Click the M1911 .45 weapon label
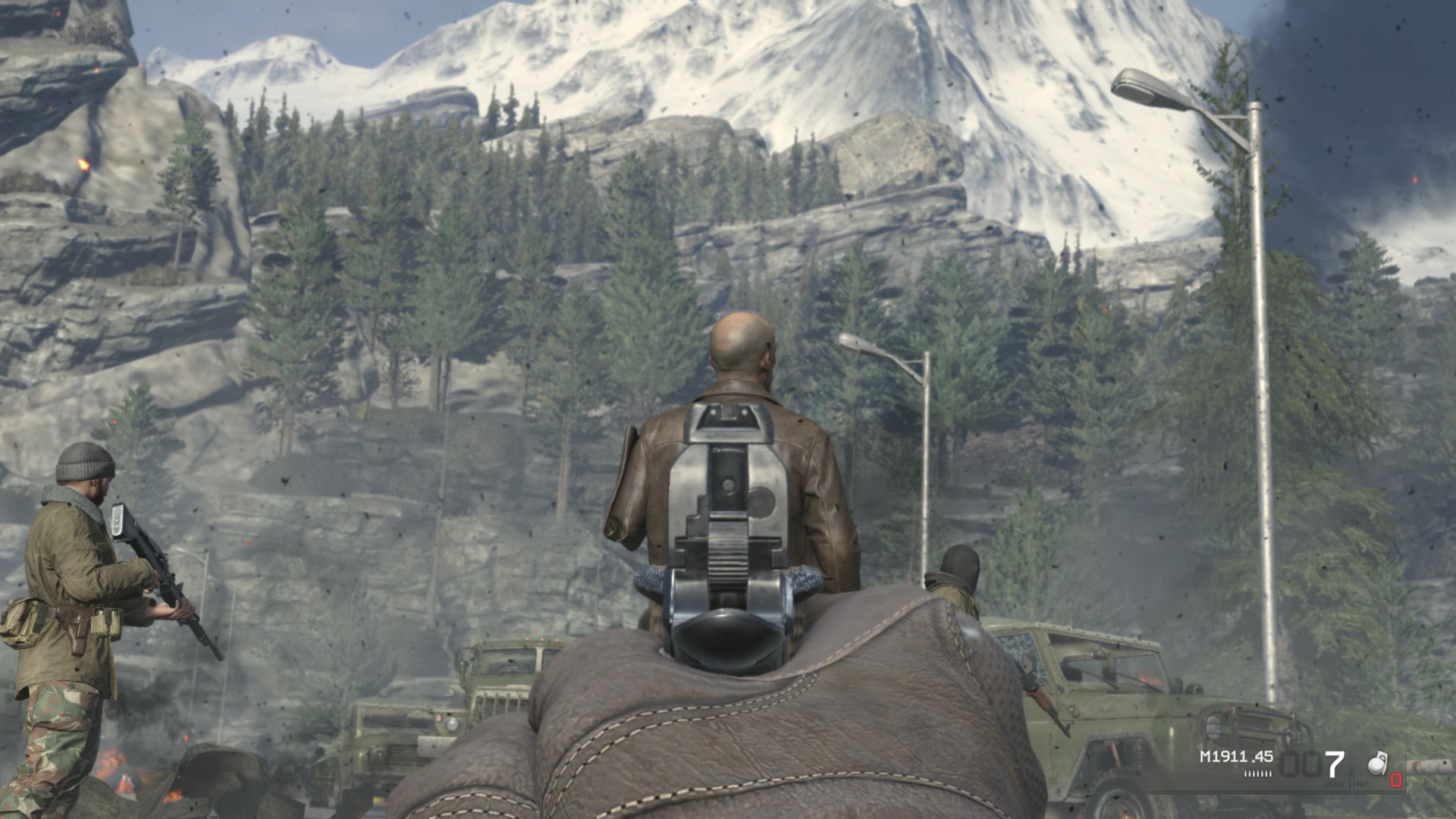This screenshot has width=1456, height=819. pos(1236,756)
